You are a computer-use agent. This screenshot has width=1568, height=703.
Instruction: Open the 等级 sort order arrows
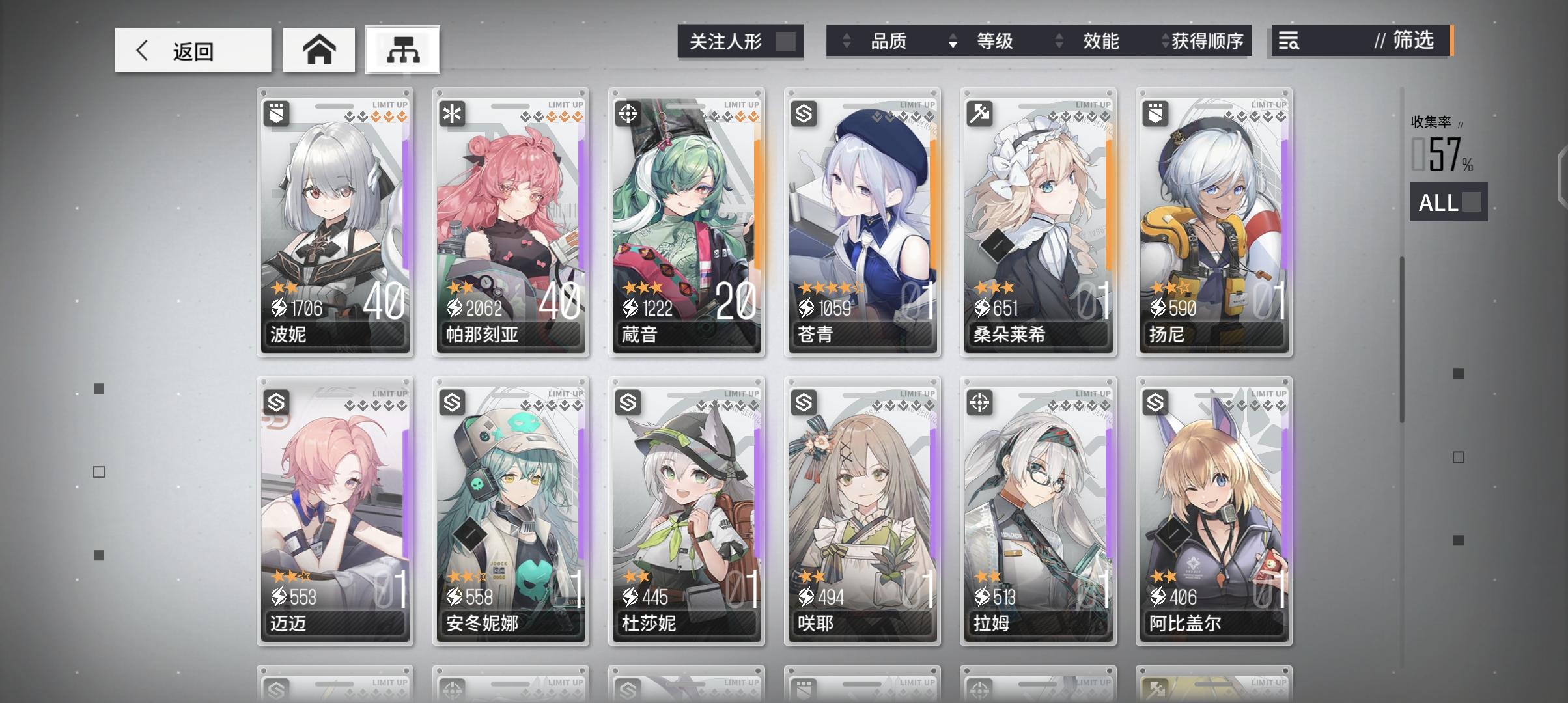click(955, 41)
